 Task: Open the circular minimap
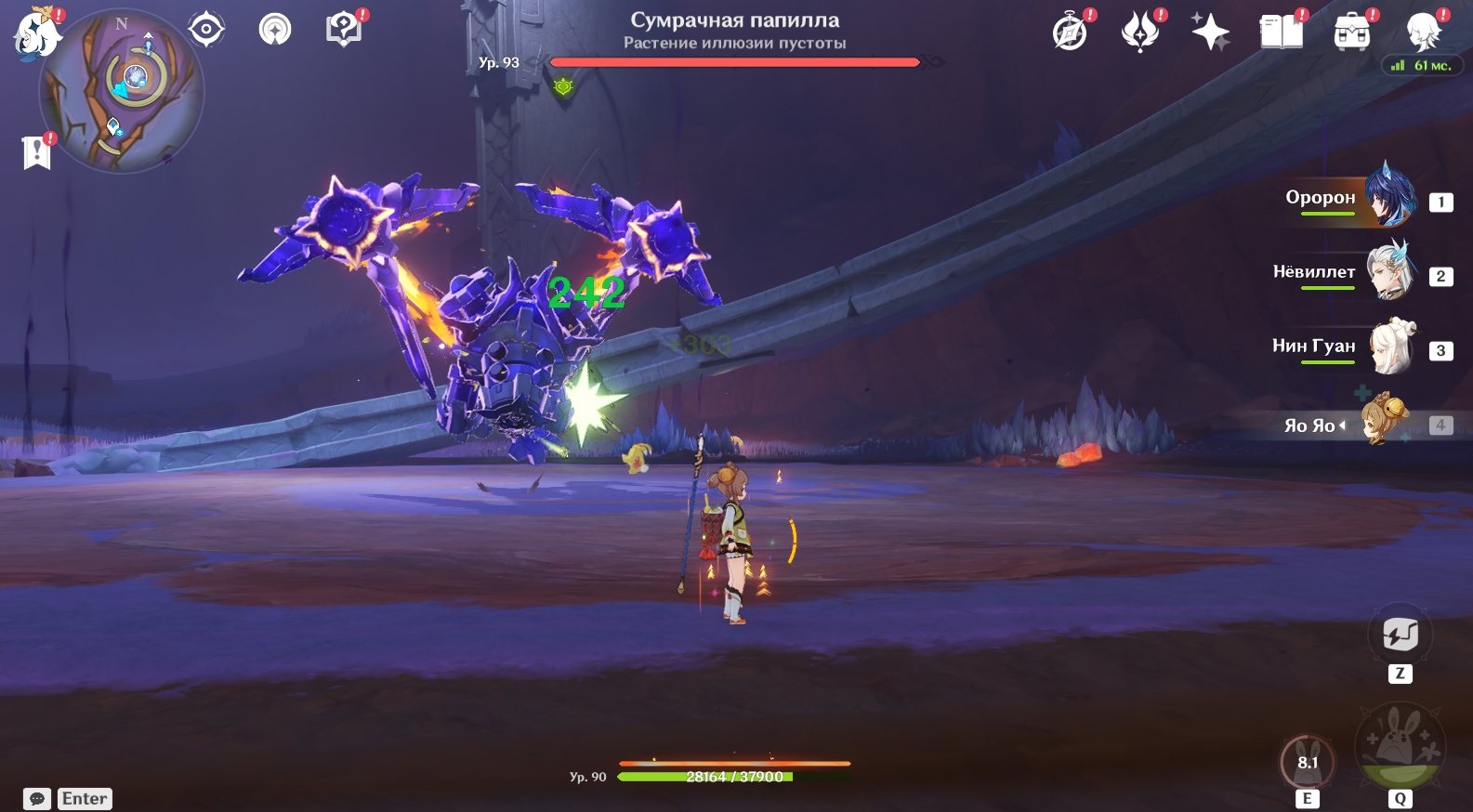(122, 91)
